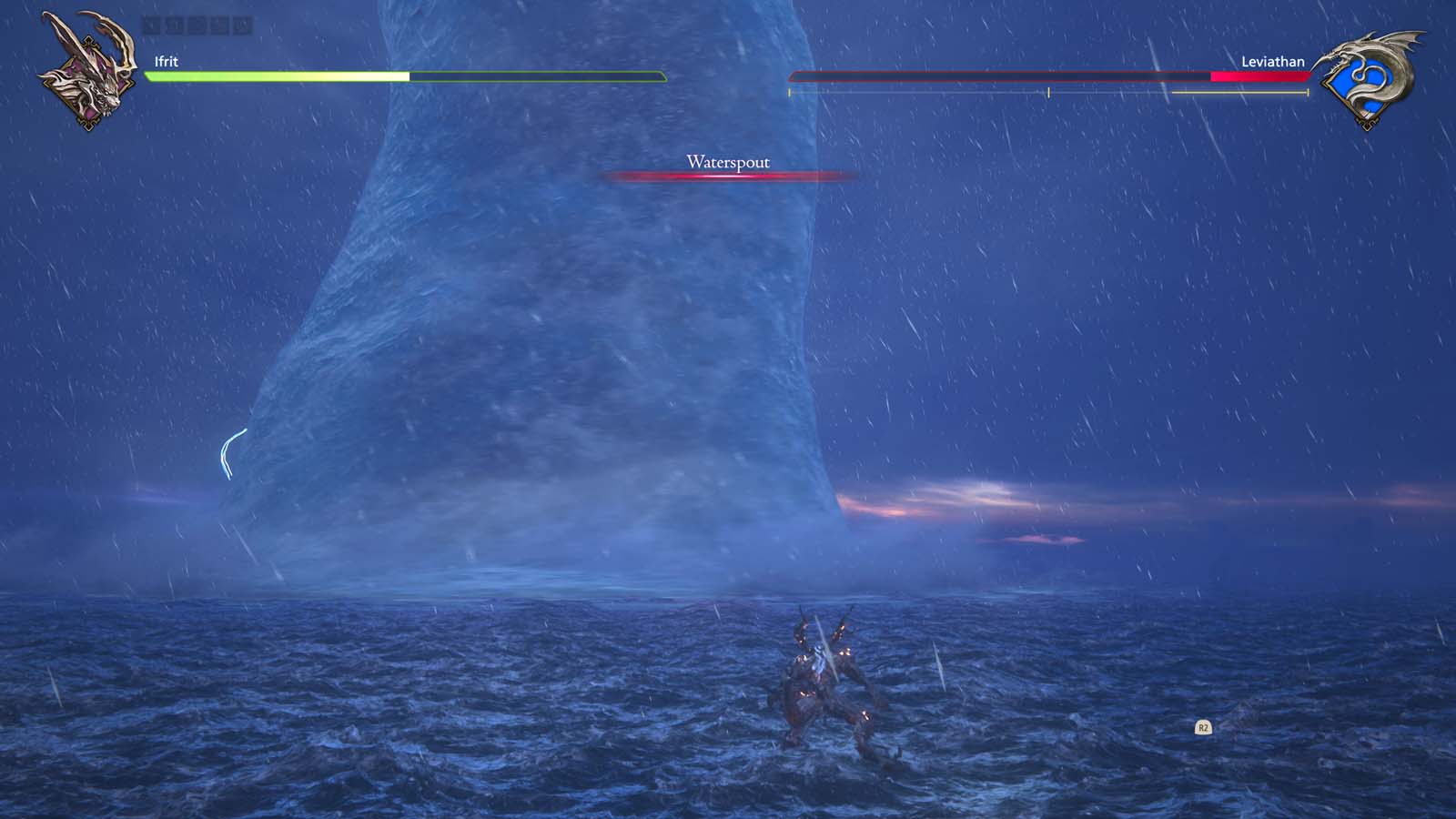
Task: Click the Leviathan name label
Action: [x=1274, y=62]
